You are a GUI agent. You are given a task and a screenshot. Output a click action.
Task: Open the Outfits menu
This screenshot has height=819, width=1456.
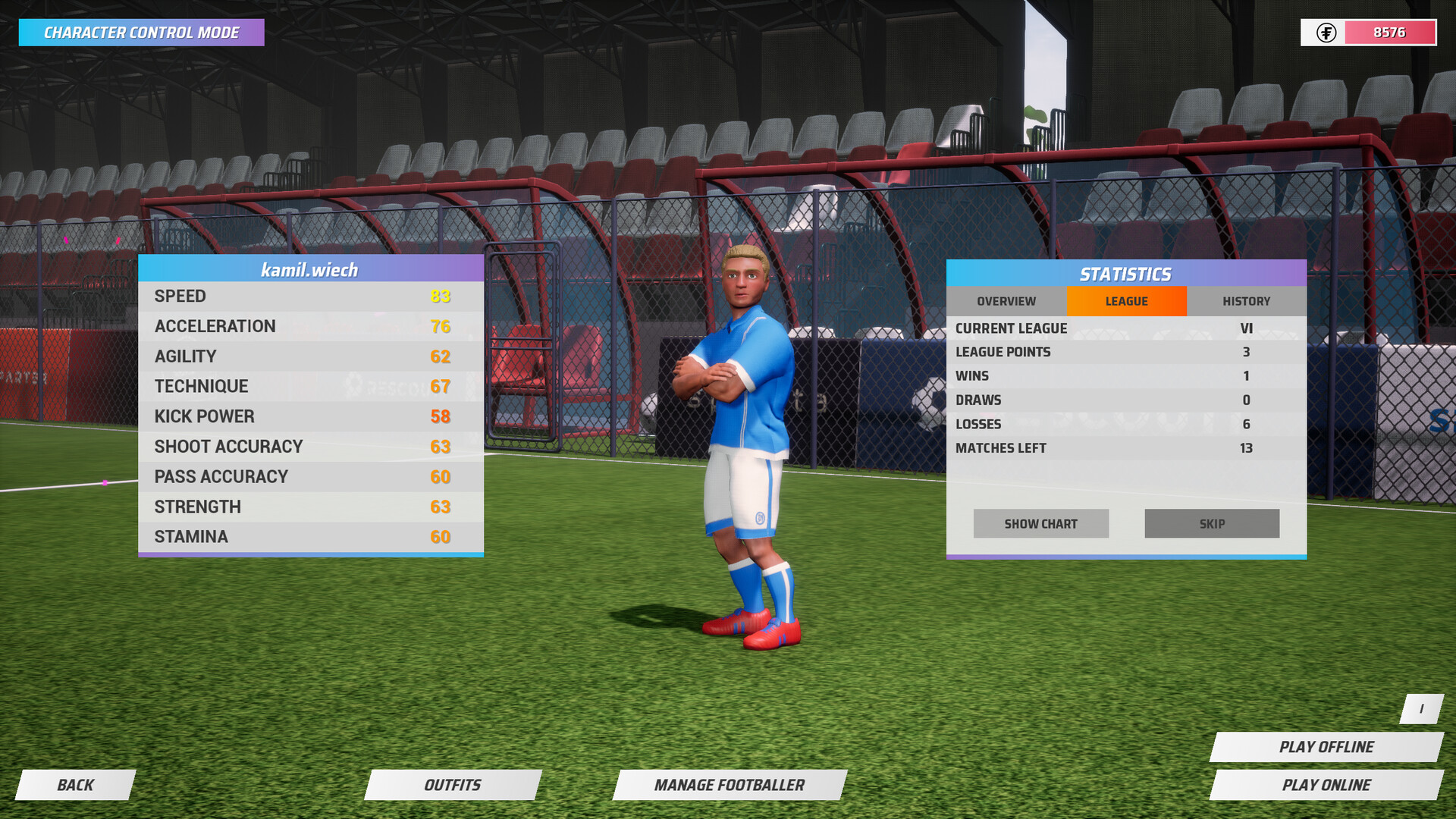(x=453, y=785)
